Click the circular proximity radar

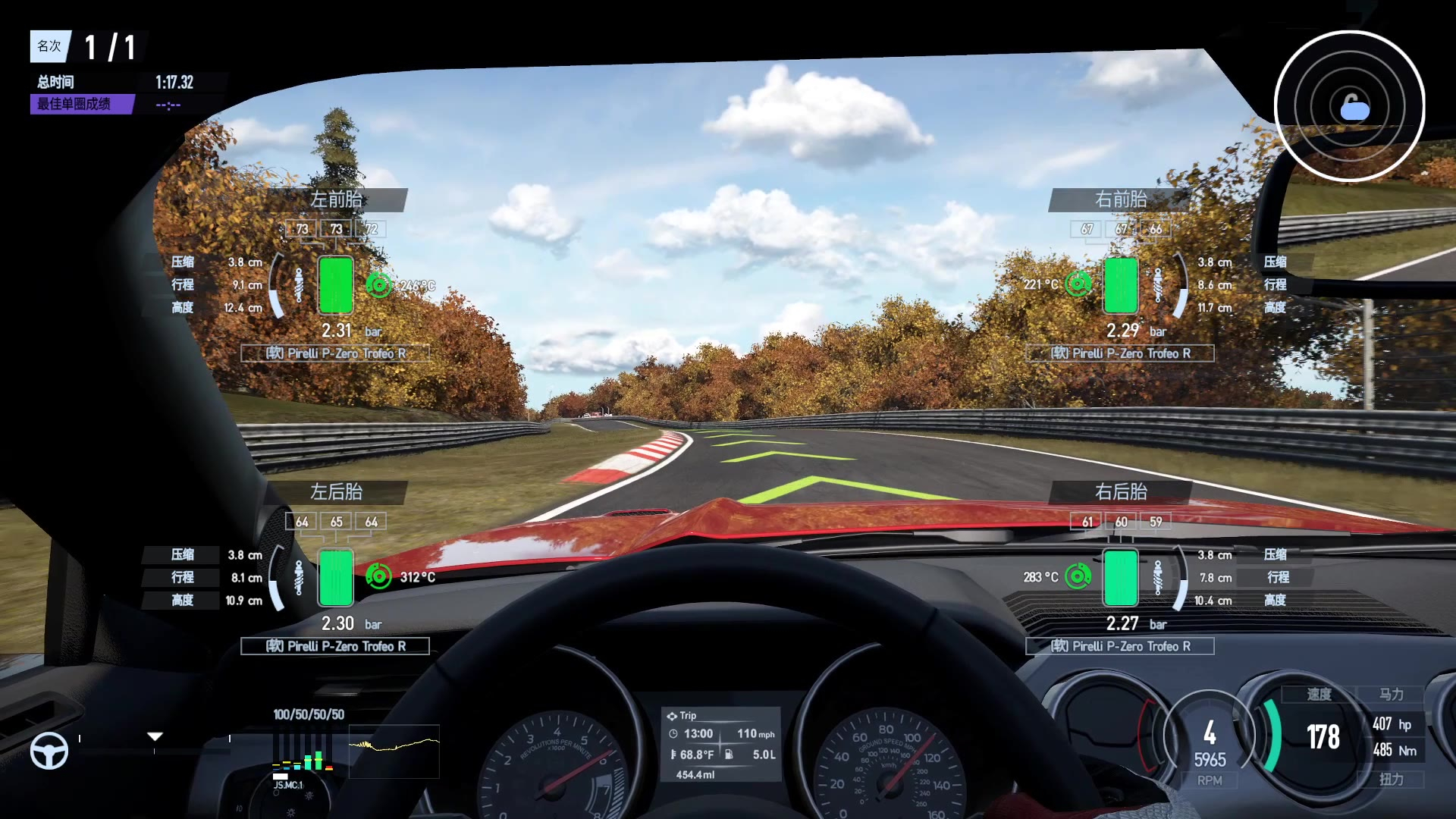pos(1350,106)
